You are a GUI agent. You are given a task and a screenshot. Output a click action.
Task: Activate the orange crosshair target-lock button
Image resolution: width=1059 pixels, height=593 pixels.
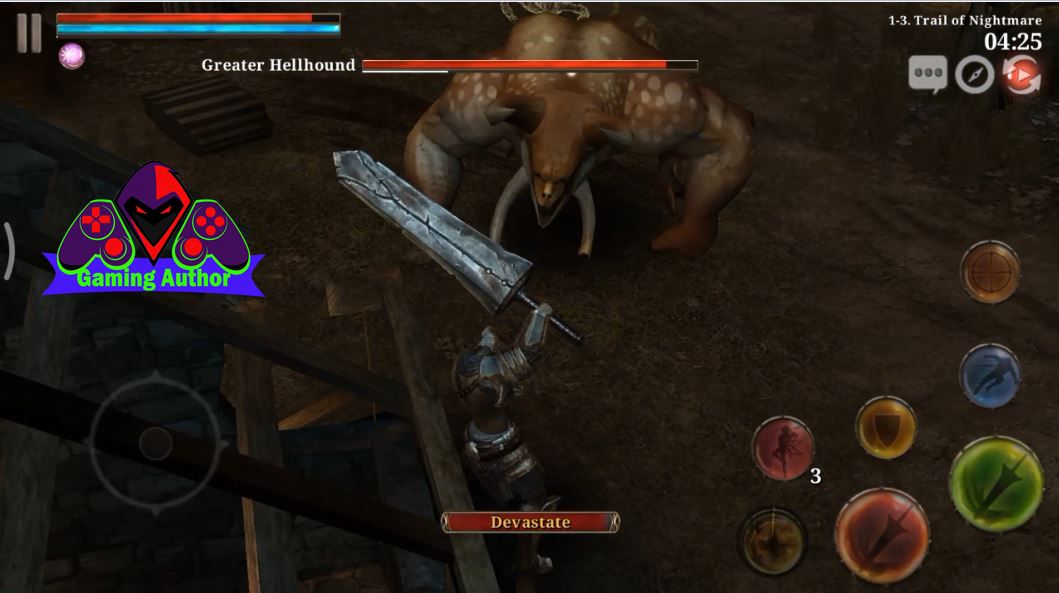pyautogui.click(x=990, y=270)
